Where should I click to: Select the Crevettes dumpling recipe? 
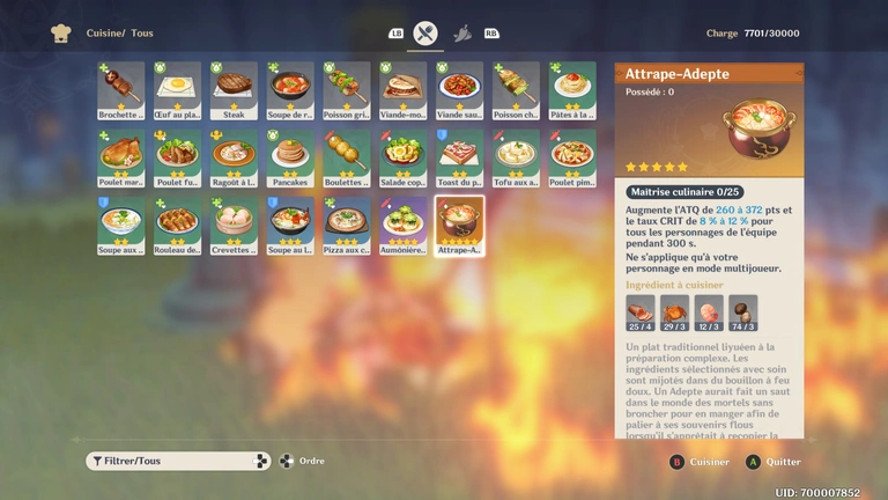pos(233,225)
